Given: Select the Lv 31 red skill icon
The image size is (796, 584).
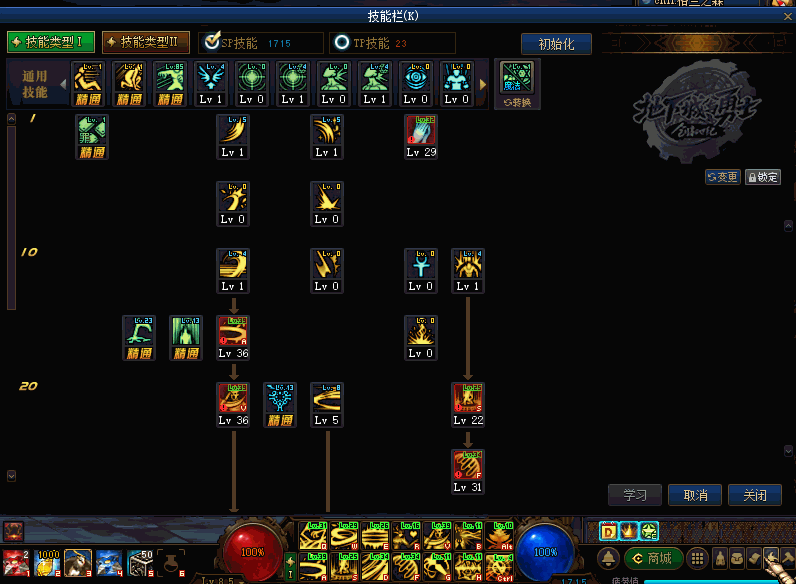Looking at the screenshot, I should pos(467,470).
